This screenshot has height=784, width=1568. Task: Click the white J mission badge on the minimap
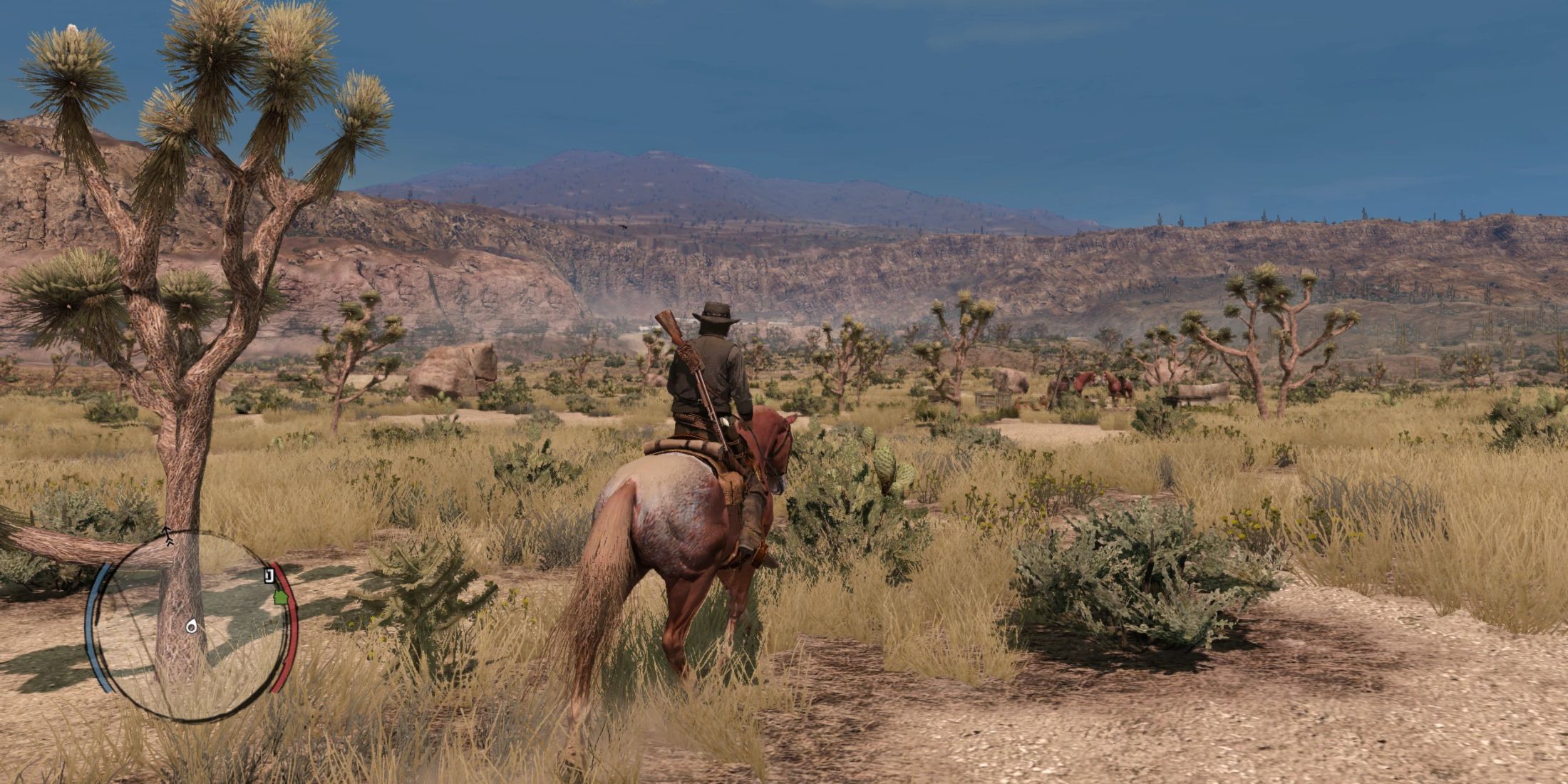267,574
